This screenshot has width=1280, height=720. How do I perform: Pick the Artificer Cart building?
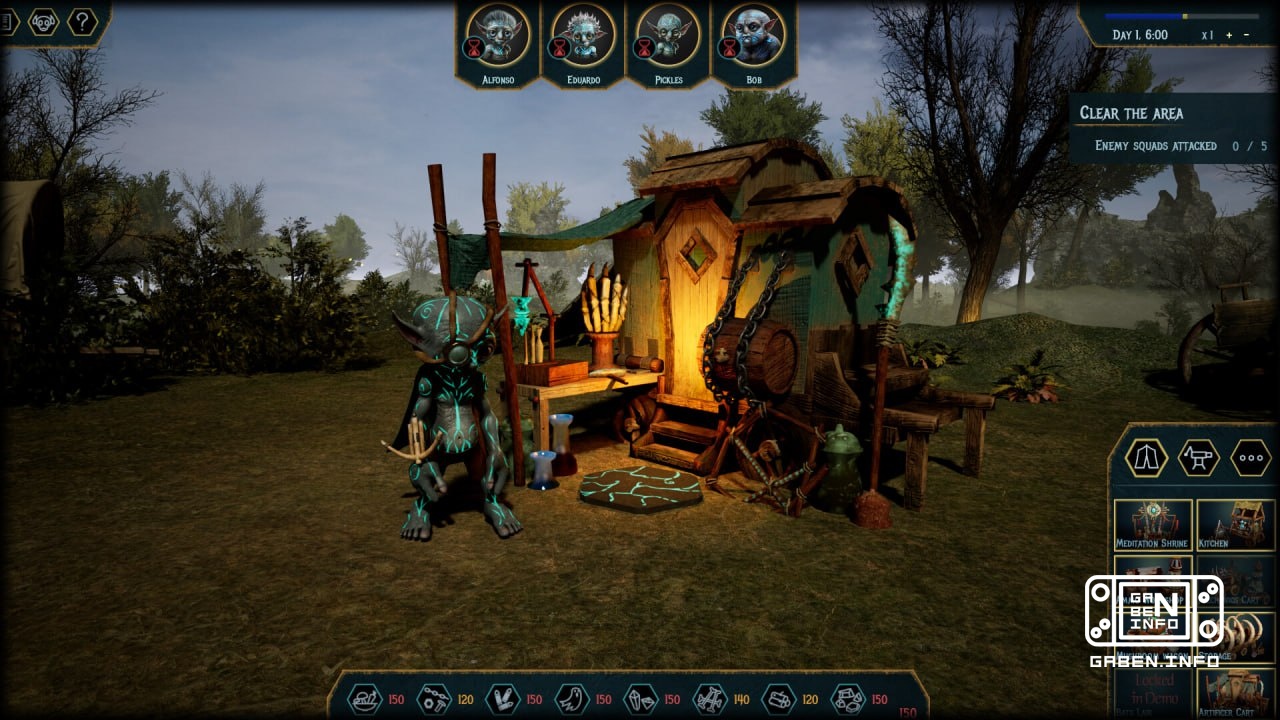tap(1236, 692)
